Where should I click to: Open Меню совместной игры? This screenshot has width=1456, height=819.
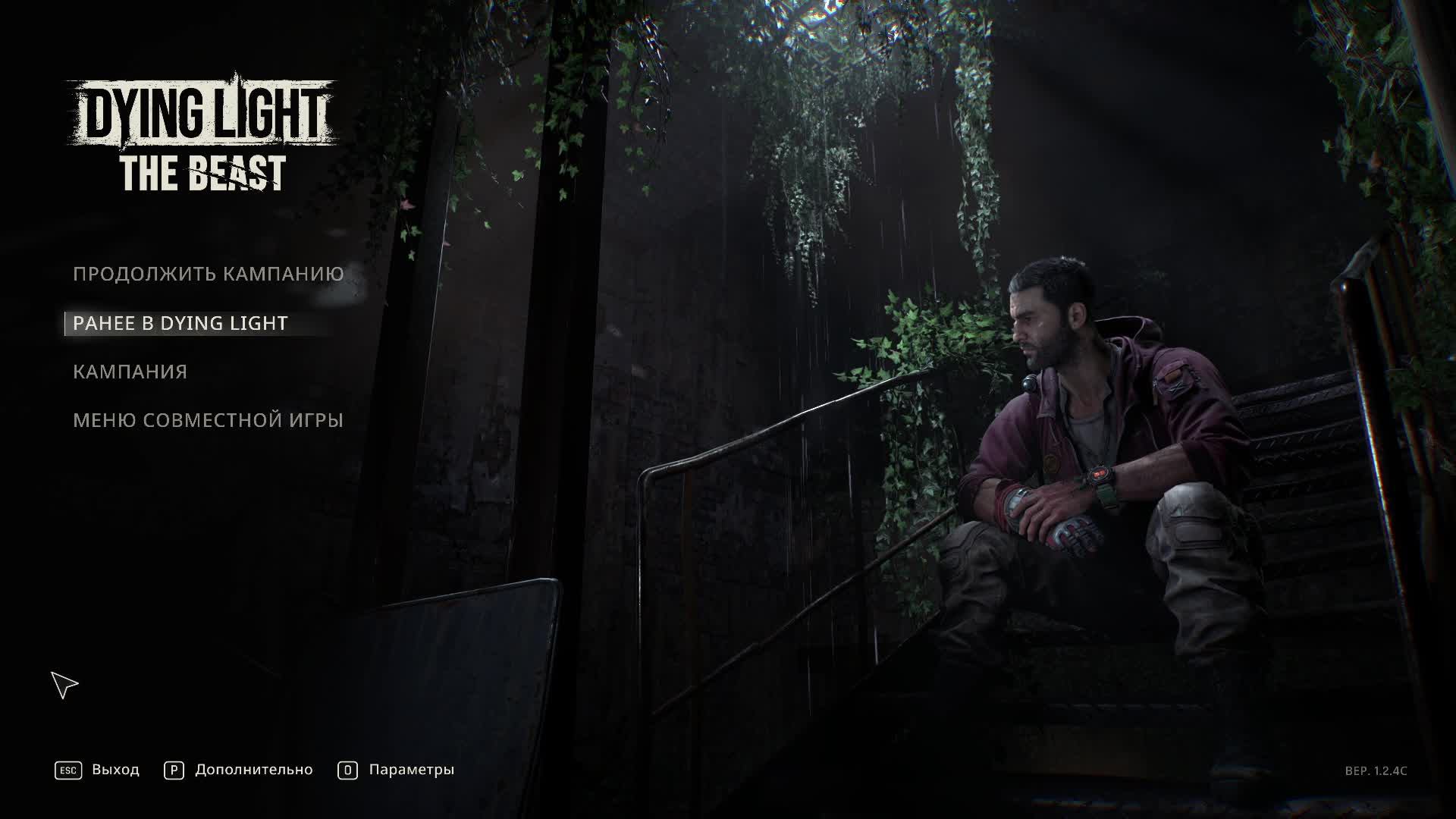(x=208, y=420)
